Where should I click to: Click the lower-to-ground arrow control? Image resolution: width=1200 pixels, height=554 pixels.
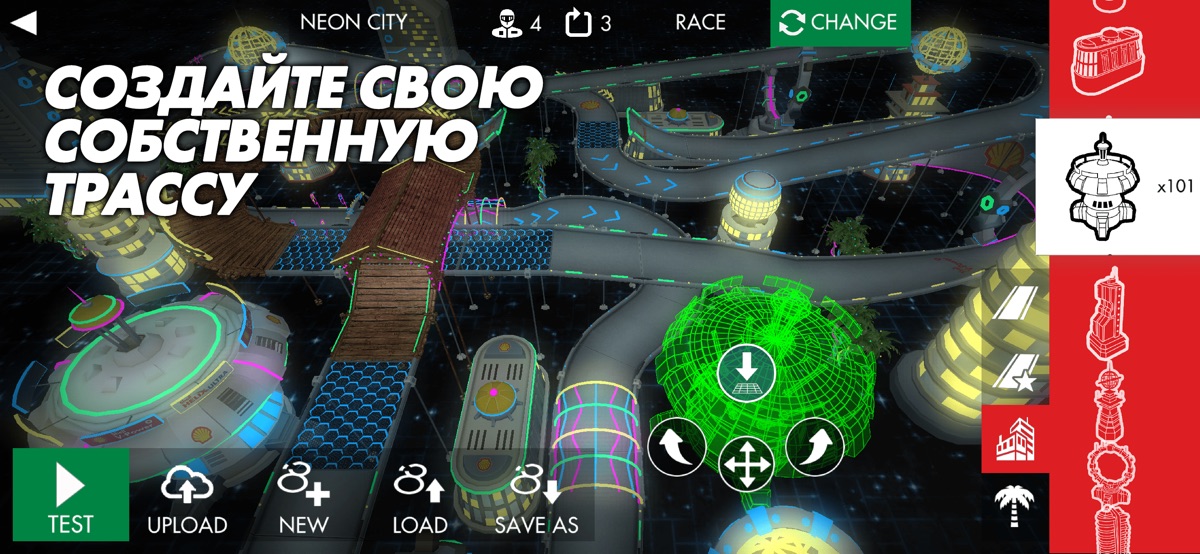coord(746,372)
